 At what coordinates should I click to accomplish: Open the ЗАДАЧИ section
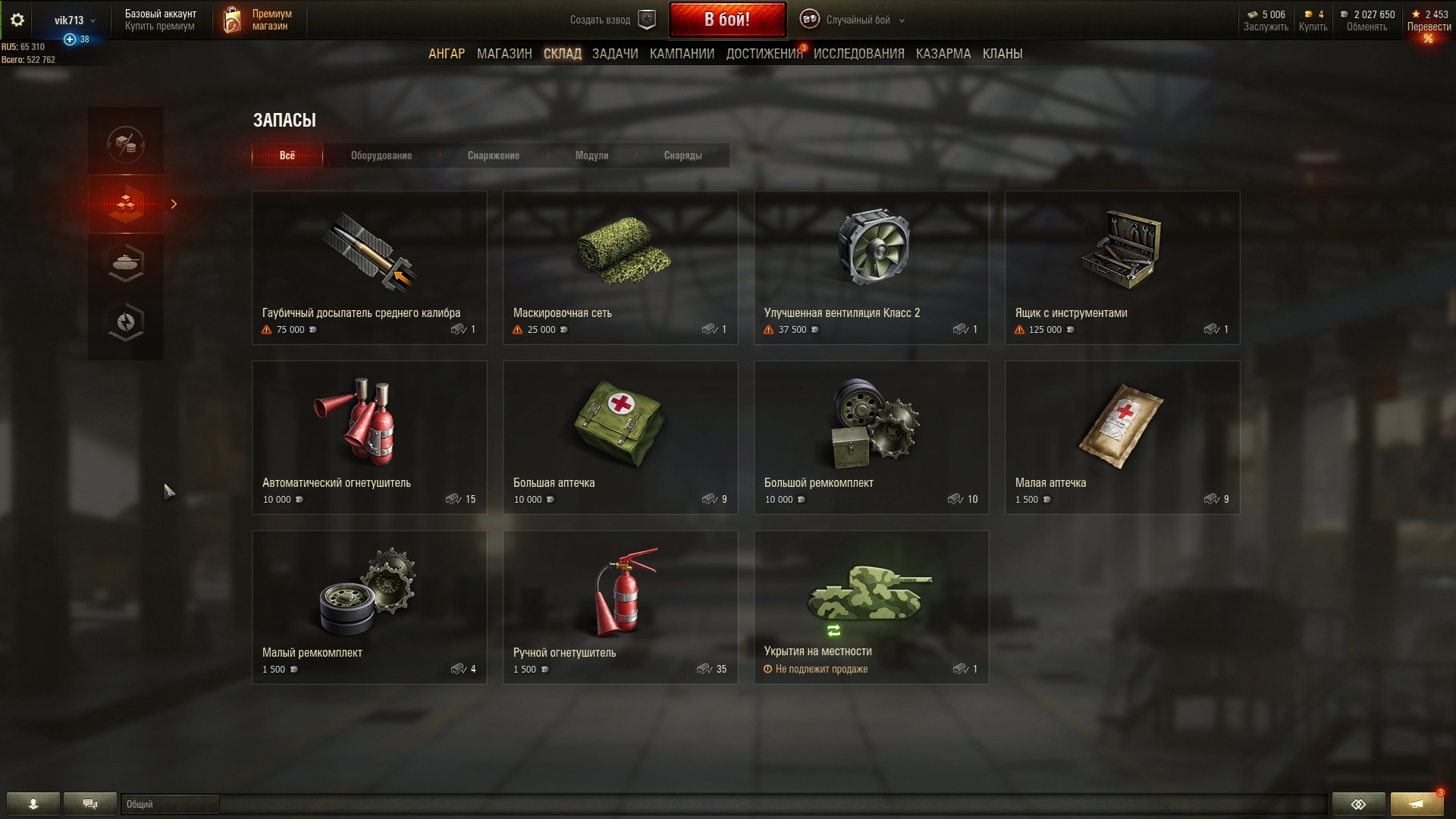[x=614, y=54]
